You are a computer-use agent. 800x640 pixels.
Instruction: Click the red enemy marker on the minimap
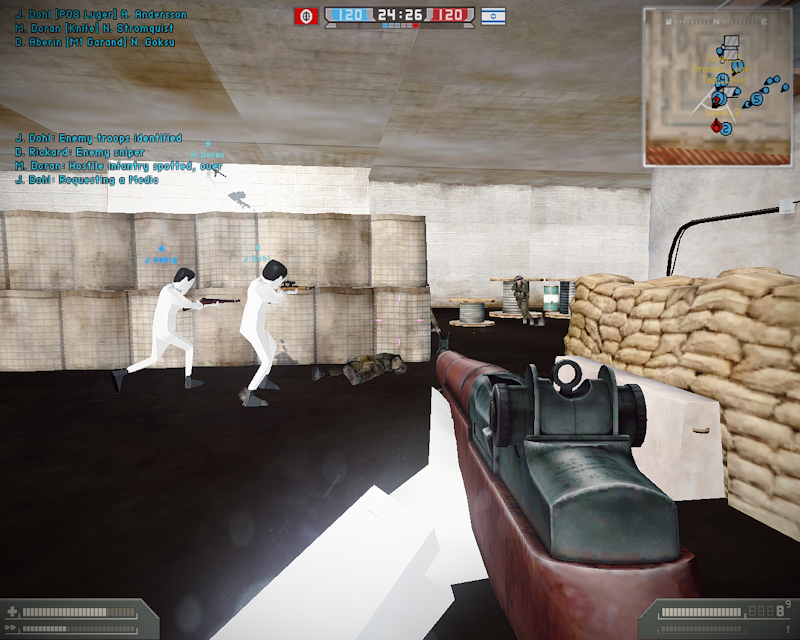point(715,127)
